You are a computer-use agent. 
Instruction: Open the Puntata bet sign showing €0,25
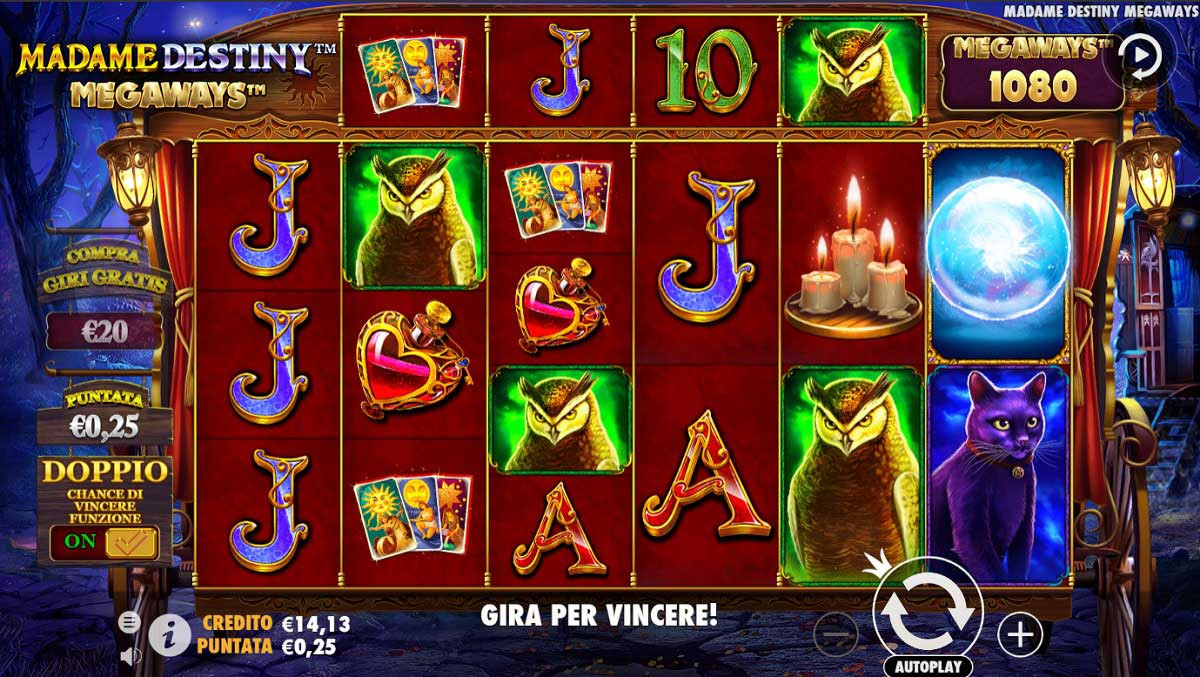pos(105,416)
